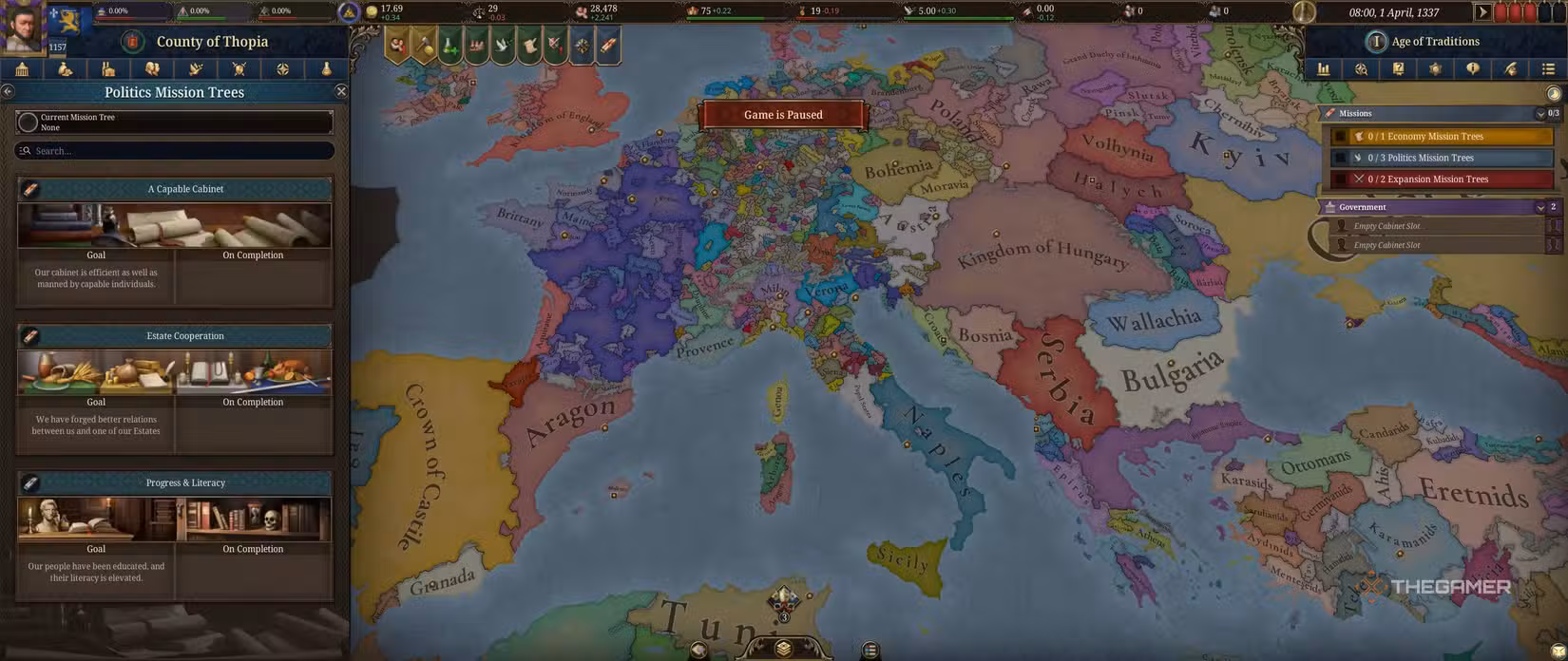
Task: Unpause using the play arrow button
Action: click(1482, 12)
